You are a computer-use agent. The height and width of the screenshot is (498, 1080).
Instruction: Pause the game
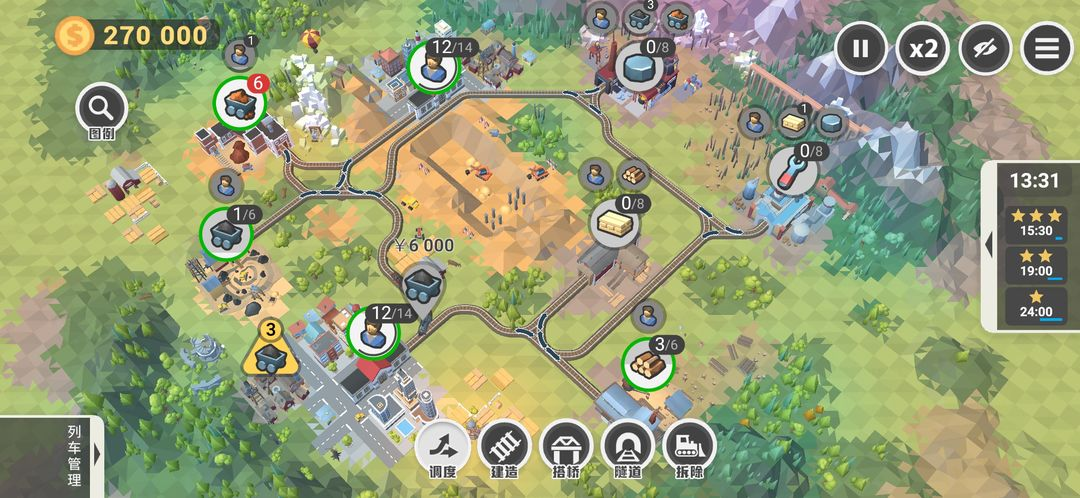pos(861,48)
